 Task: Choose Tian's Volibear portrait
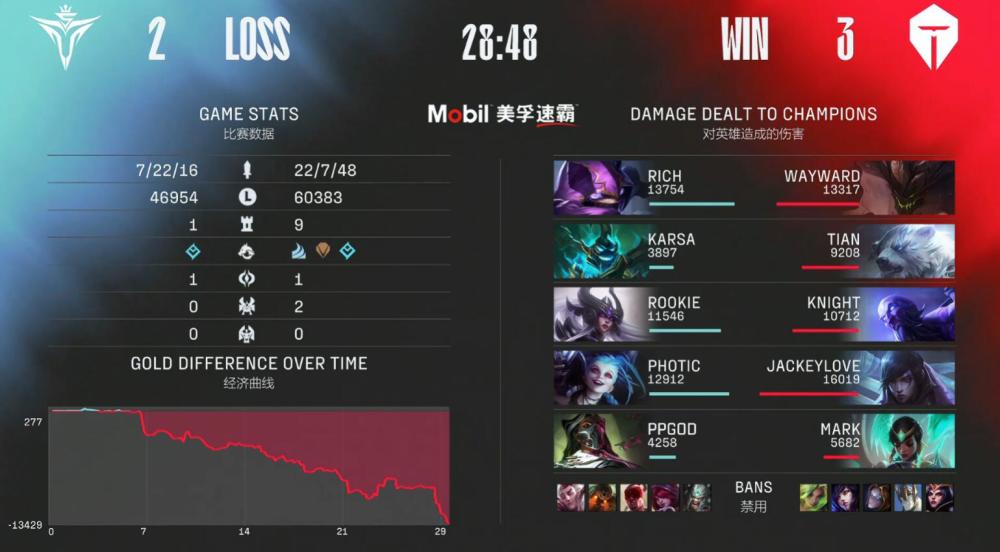point(908,251)
